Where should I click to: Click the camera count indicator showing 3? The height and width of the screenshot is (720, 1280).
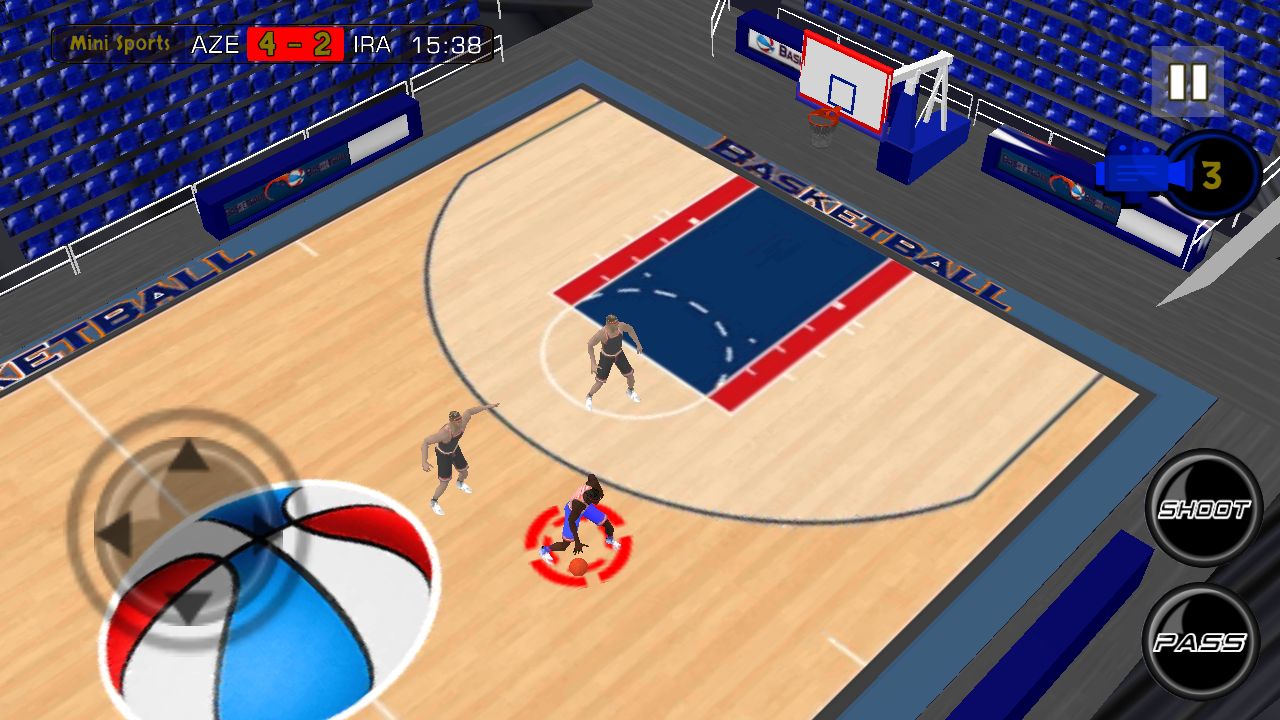1210,175
